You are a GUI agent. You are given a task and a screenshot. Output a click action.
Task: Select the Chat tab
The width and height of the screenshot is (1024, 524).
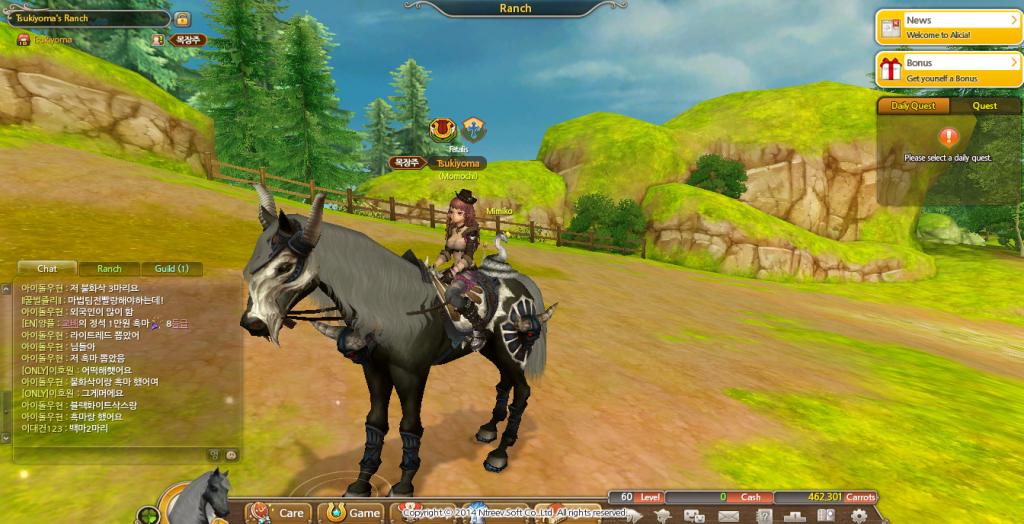pos(47,268)
